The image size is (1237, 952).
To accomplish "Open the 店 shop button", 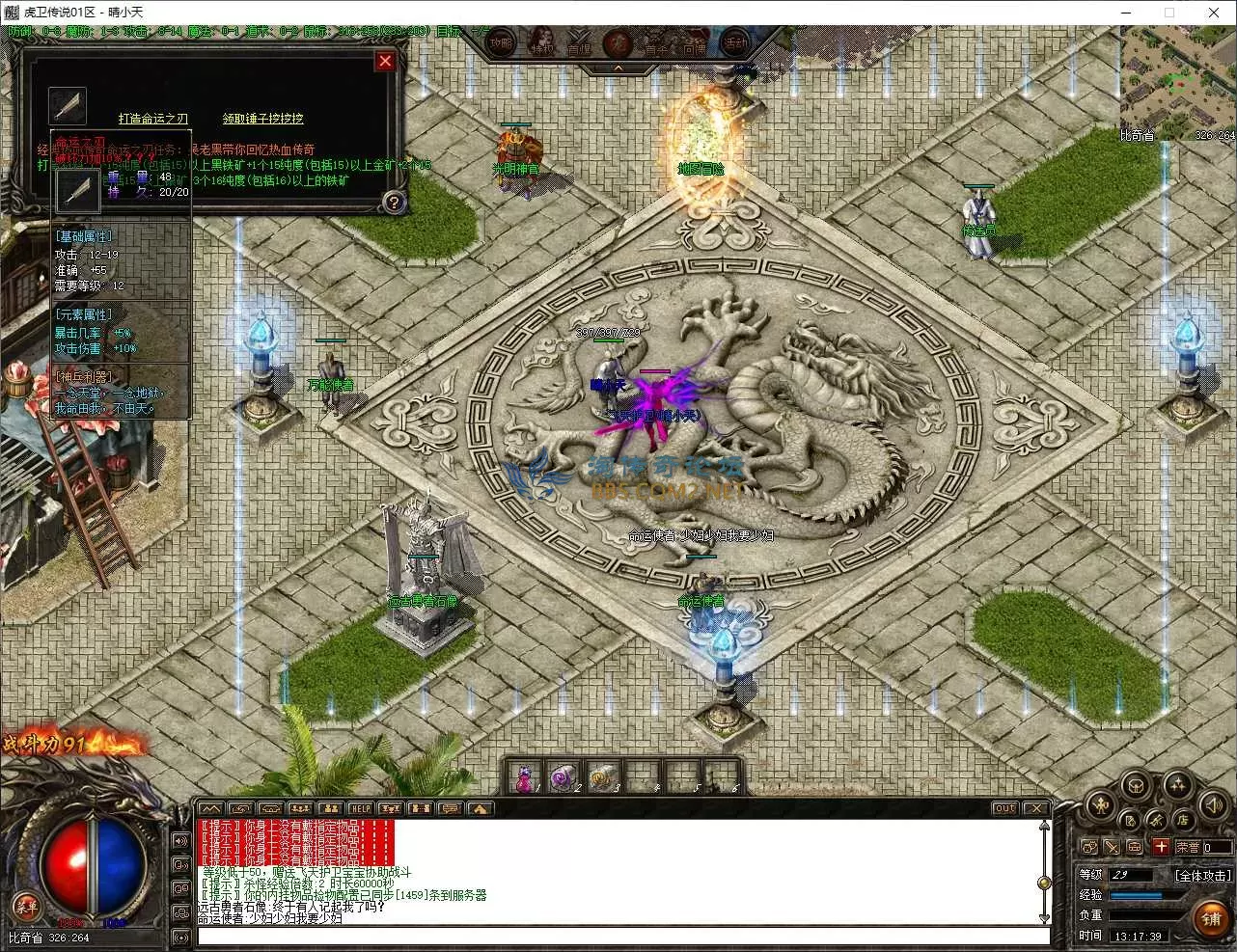I will [x=1181, y=820].
